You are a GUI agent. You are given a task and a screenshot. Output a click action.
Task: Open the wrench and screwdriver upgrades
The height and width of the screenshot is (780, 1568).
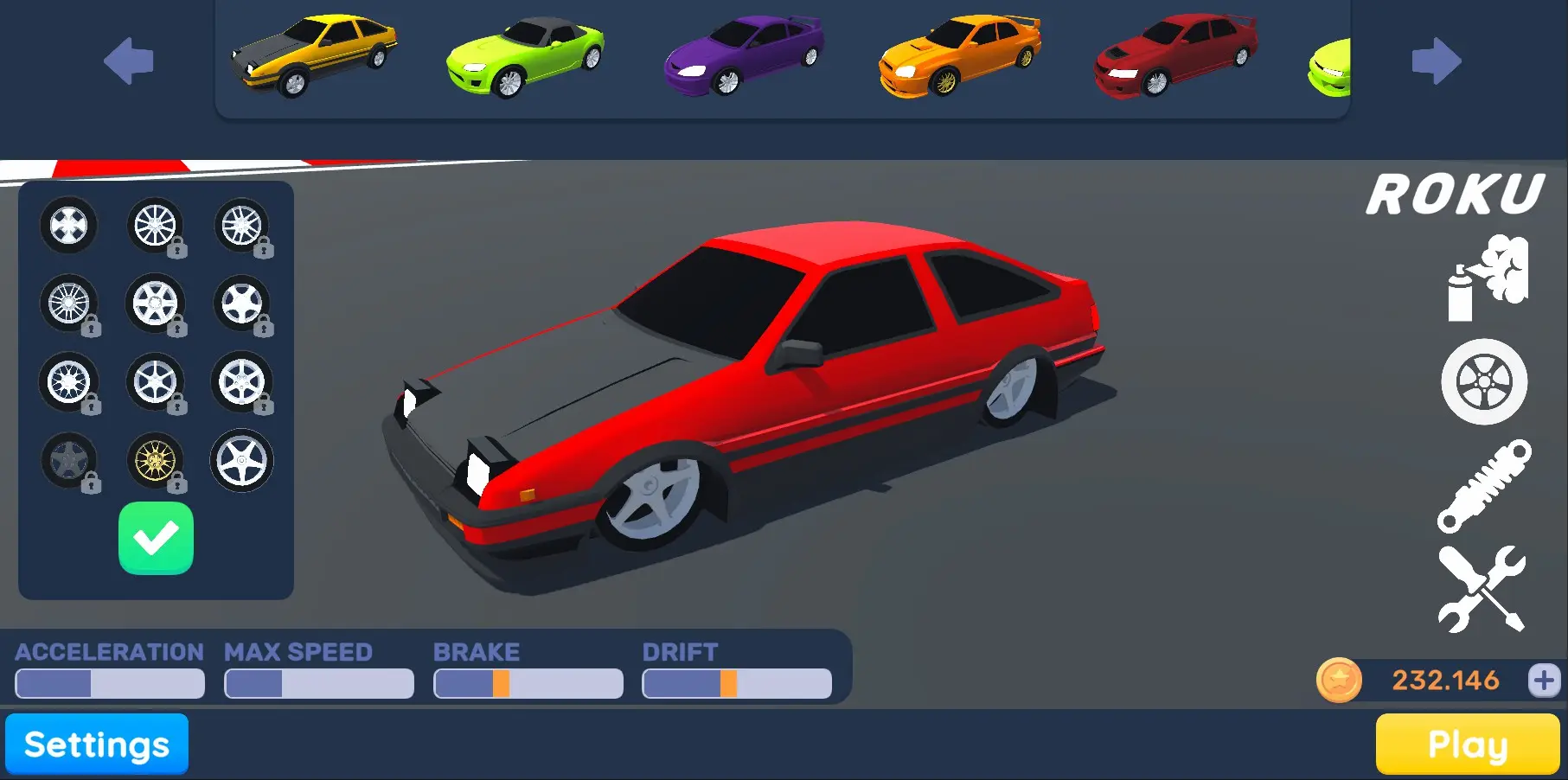pyautogui.click(x=1482, y=588)
